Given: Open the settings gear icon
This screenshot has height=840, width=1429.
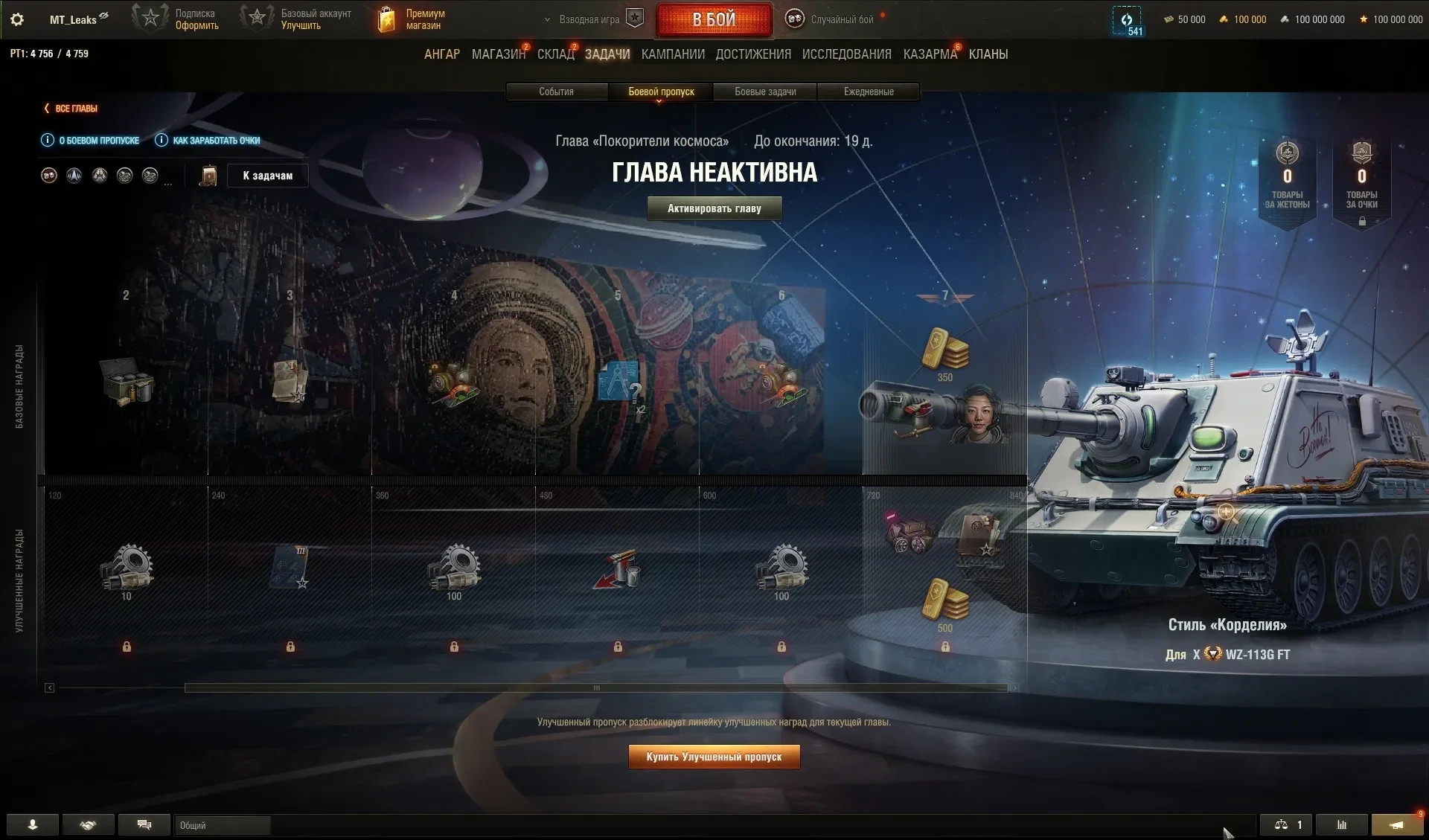Looking at the screenshot, I should pyautogui.click(x=17, y=19).
